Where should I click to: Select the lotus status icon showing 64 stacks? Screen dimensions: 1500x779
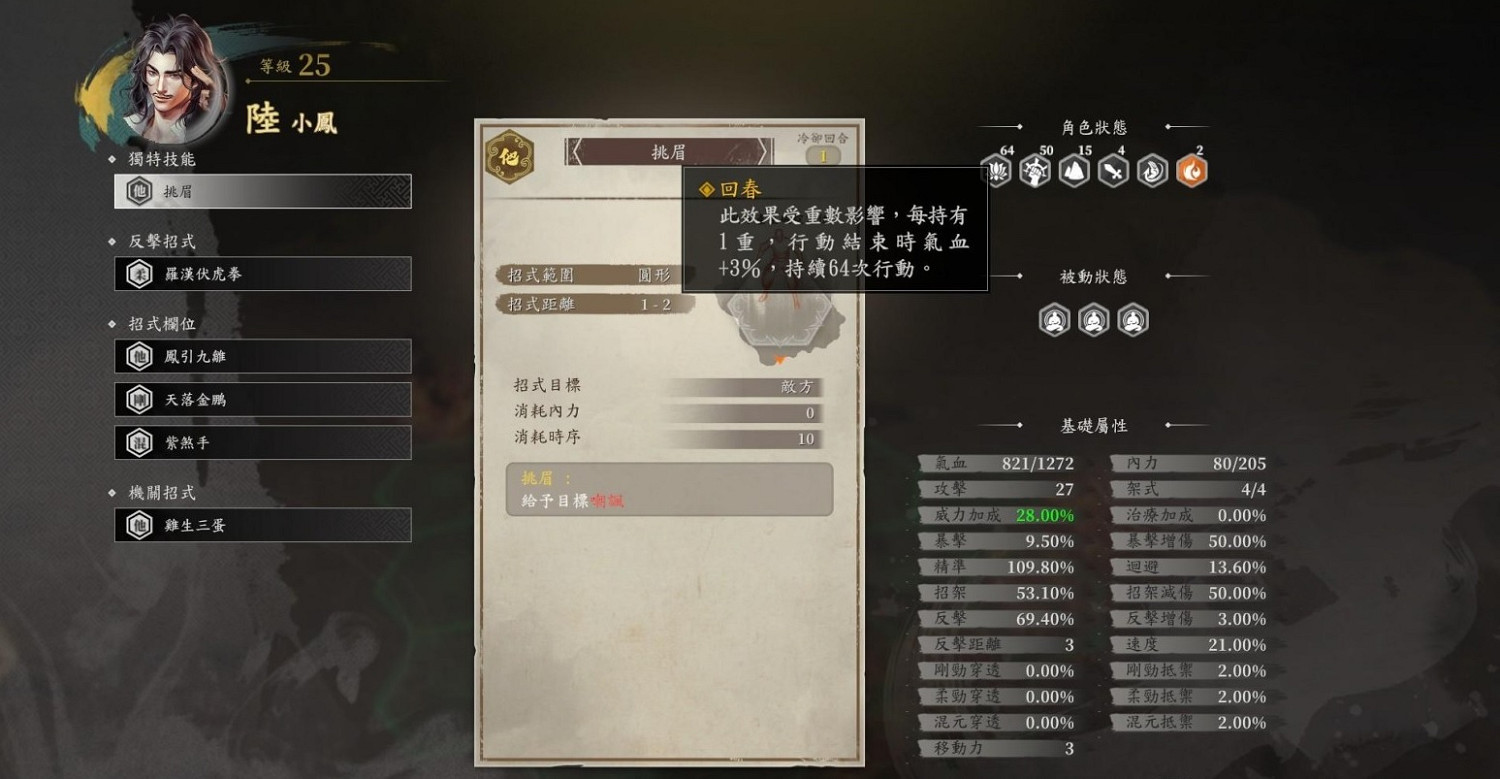point(995,170)
